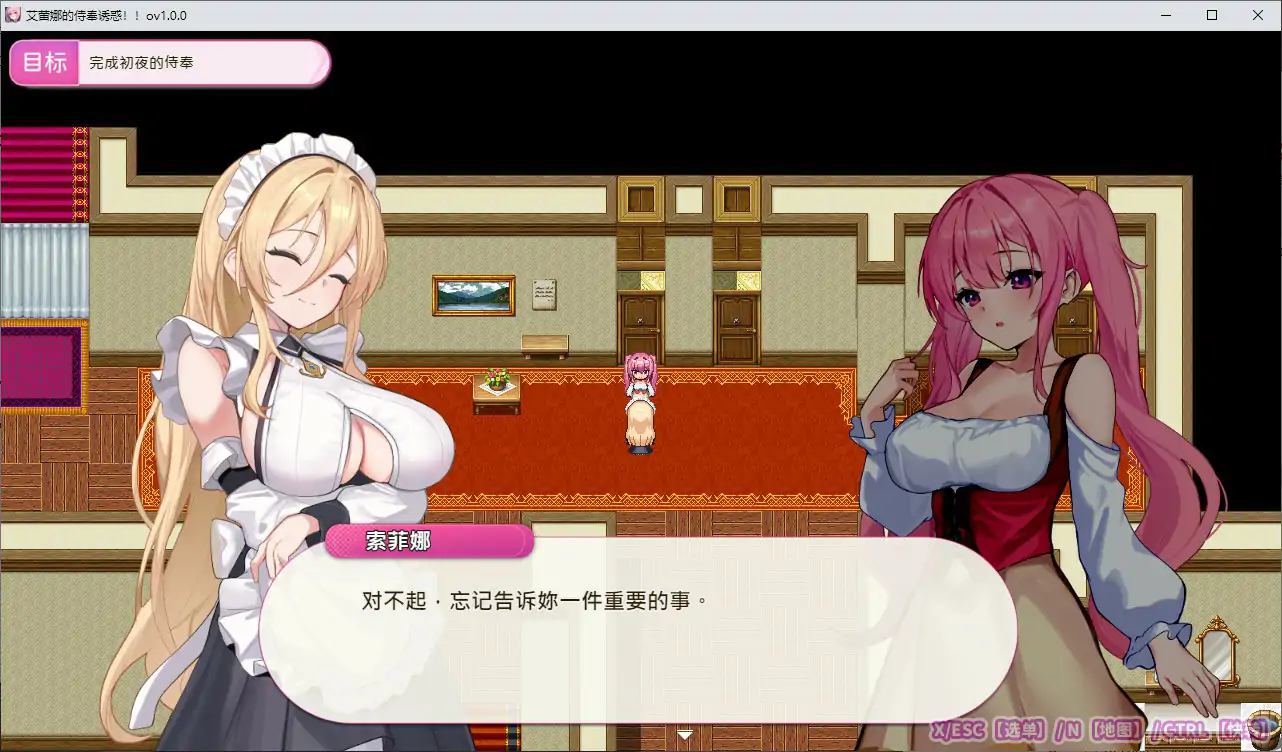Click the golden mirror in the lower-right room
Viewport: 1282px width, 752px height.
pyautogui.click(x=1217, y=648)
